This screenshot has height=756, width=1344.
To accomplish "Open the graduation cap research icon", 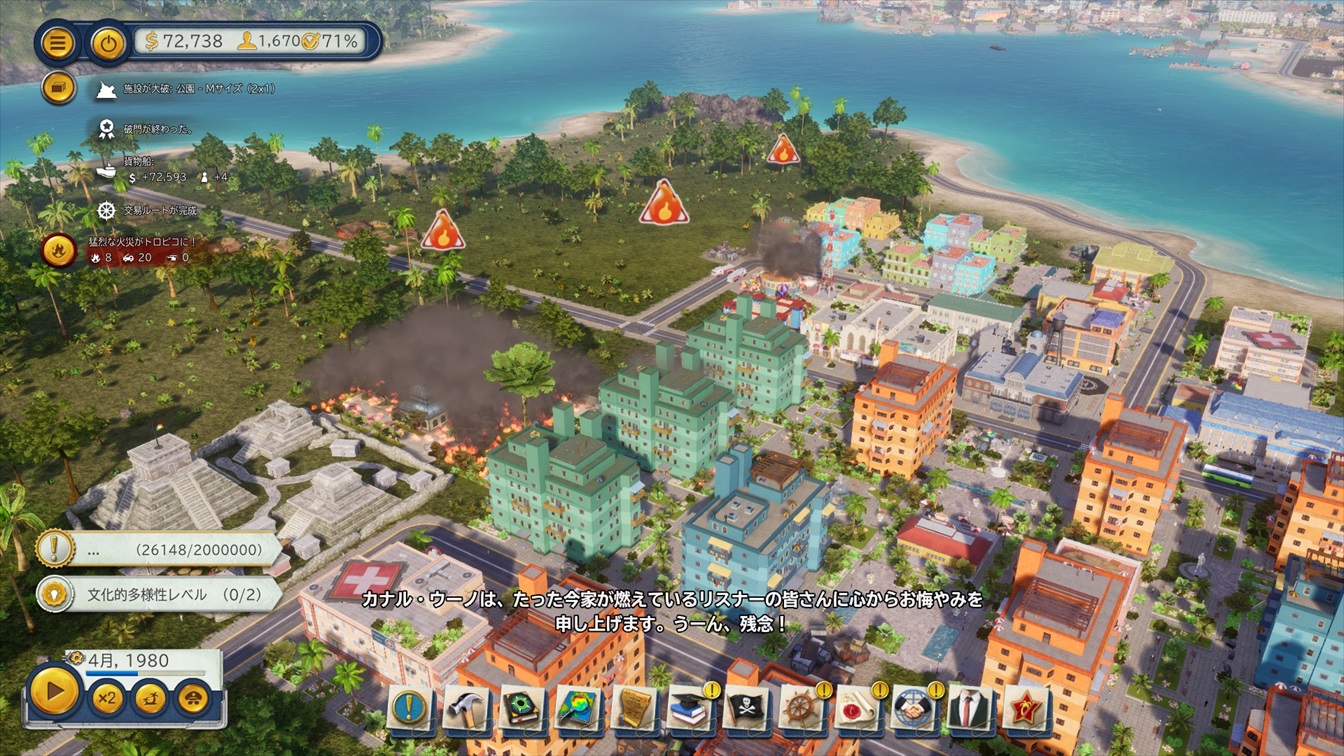I will point(690,708).
